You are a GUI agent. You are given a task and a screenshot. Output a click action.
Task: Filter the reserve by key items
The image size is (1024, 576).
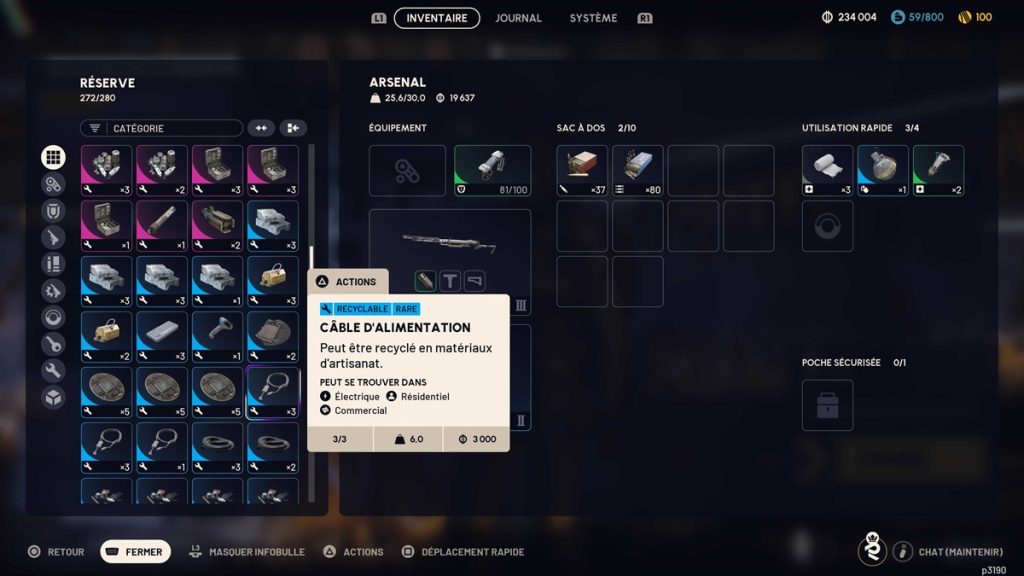tap(53, 344)
